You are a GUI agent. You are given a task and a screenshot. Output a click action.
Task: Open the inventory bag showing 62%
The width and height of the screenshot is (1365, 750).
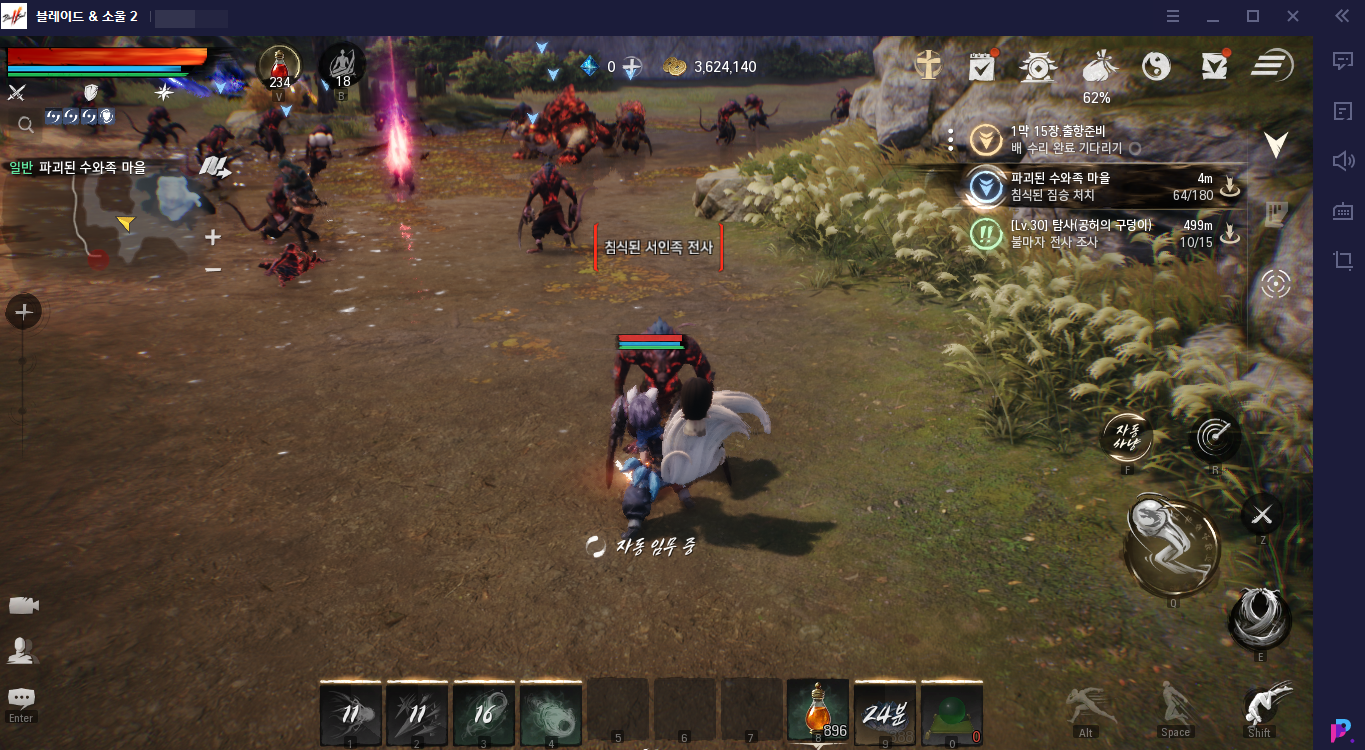click(1097, 68)
